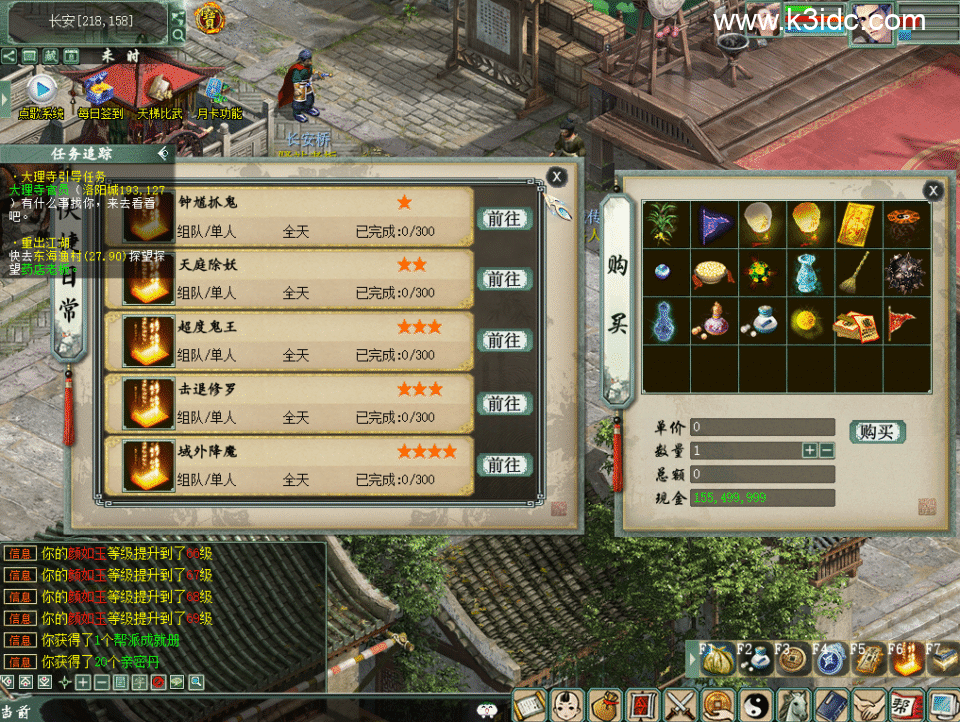Increase purchase quantity with the plus button

coord(810,451)
